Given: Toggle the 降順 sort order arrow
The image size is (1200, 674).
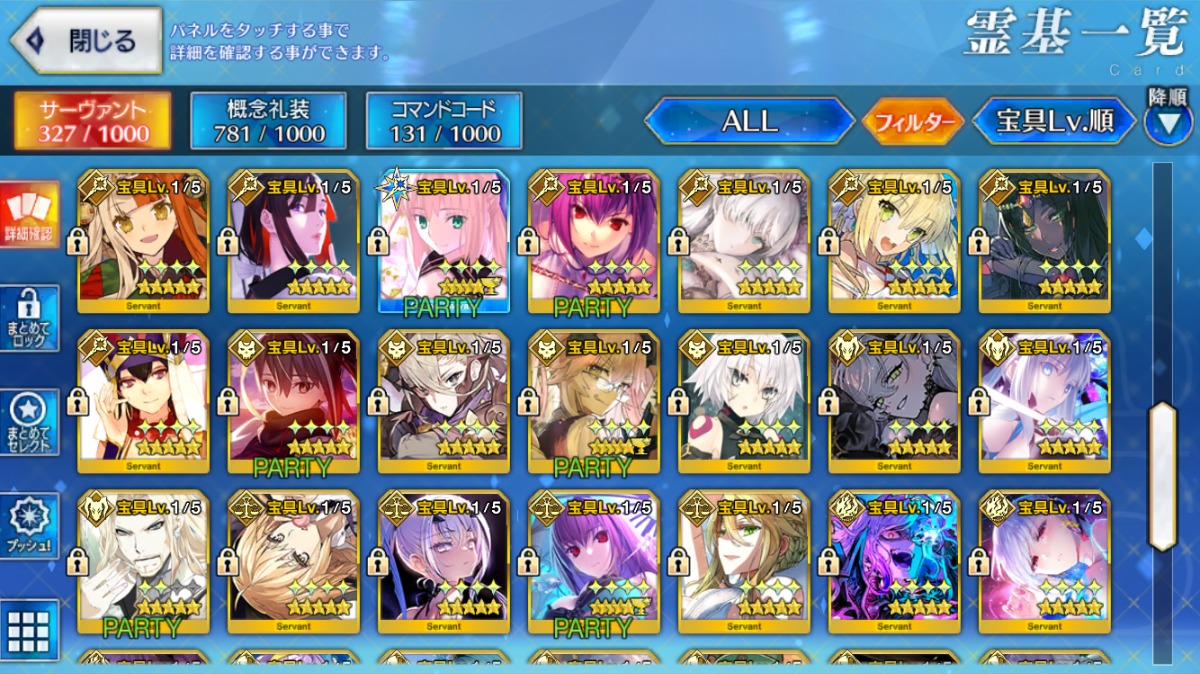Looking at the screenshot, I should pyautogui.click(x=1168, y=123).
